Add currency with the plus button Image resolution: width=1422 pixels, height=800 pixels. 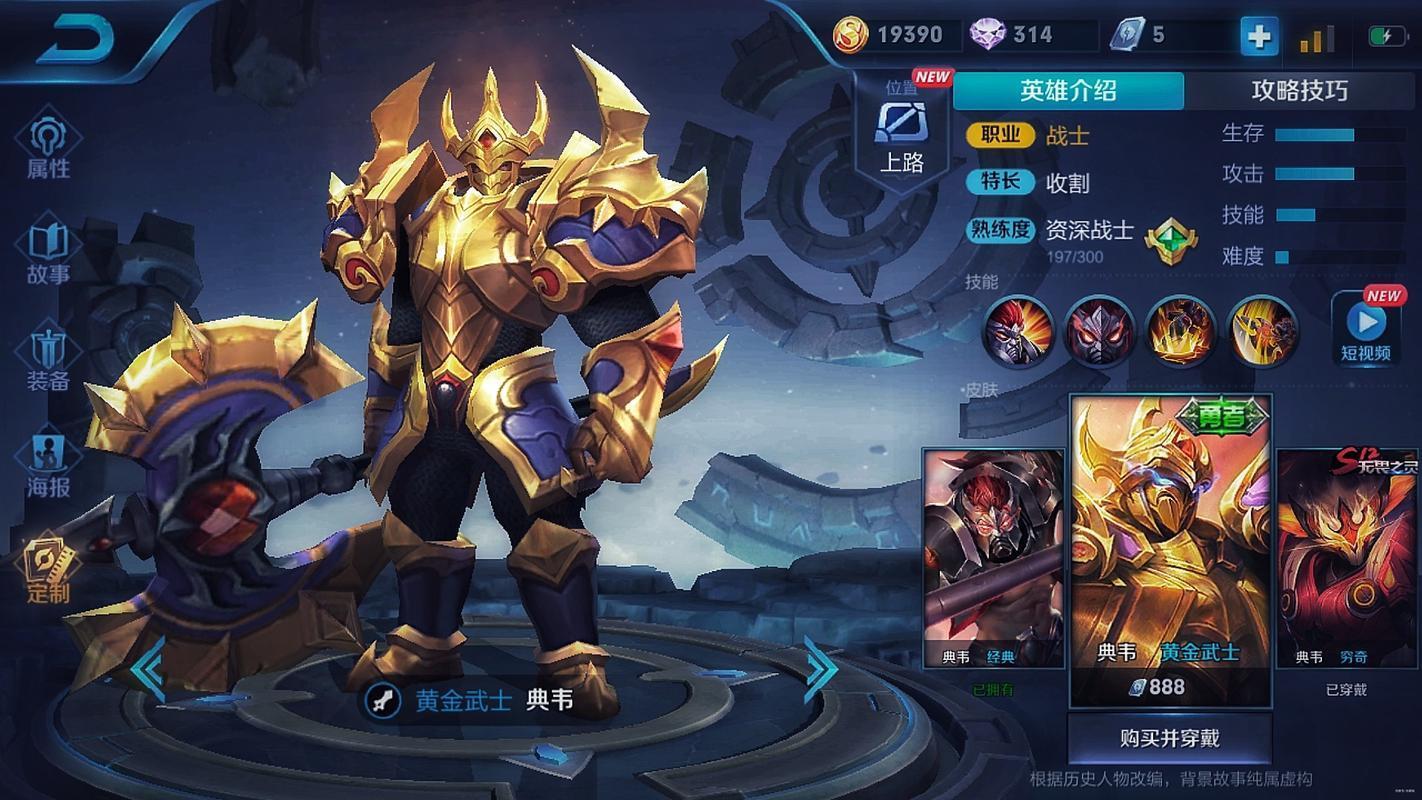point(1259,37)
